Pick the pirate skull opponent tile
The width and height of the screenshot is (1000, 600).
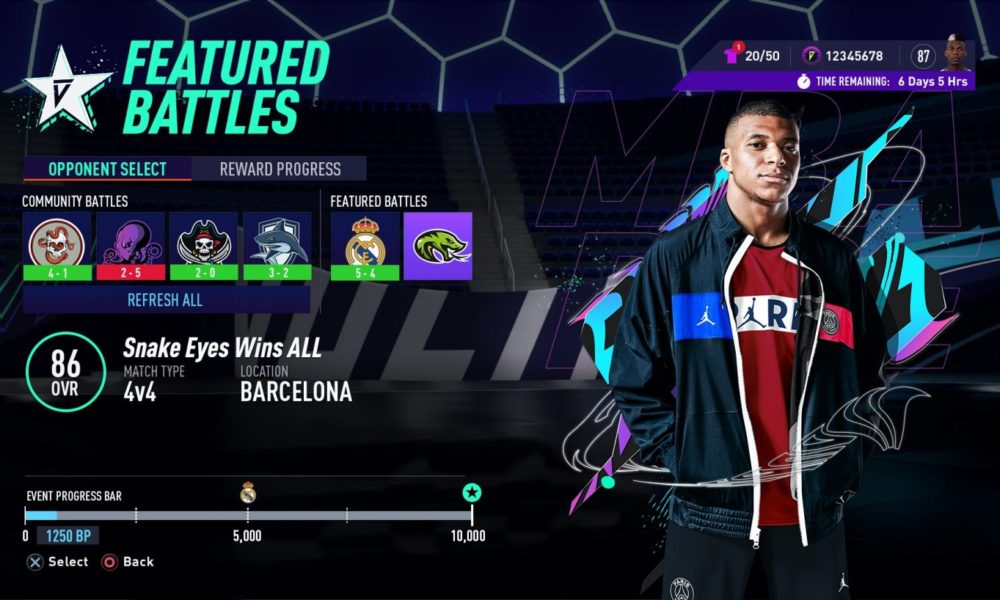coord(203,245)
